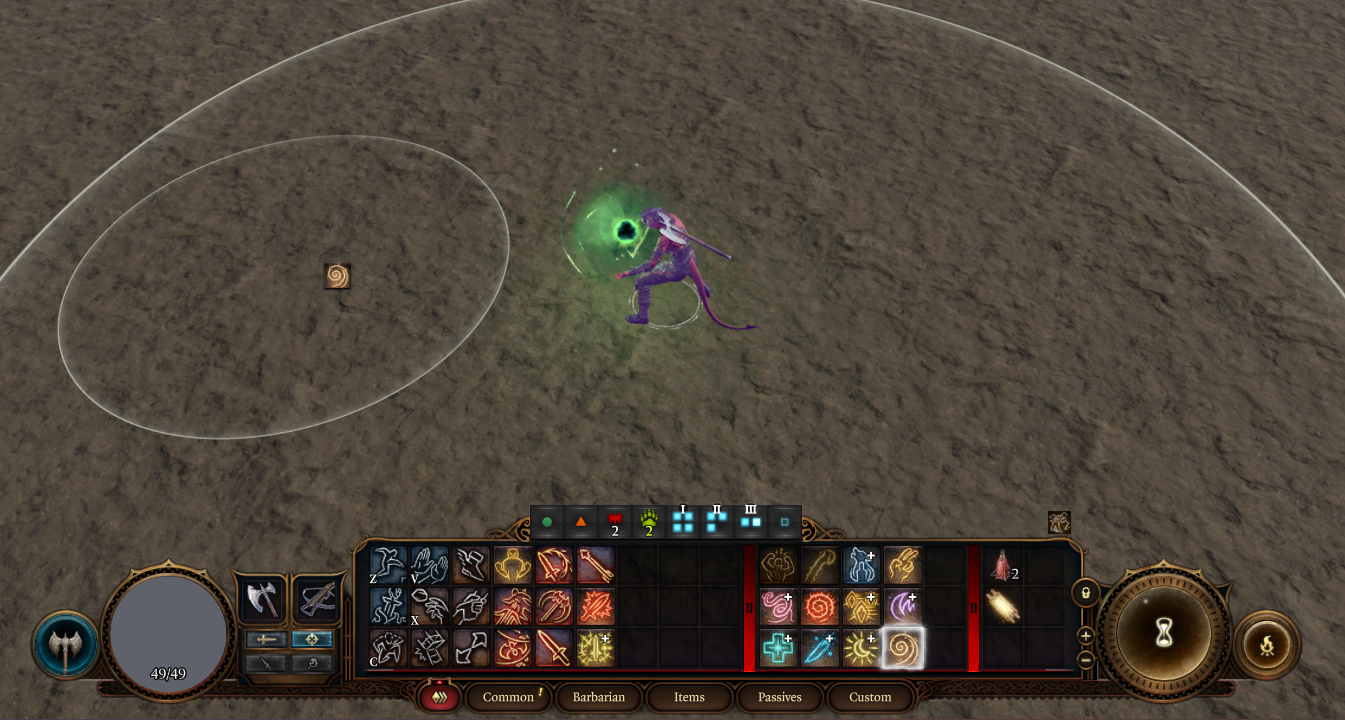Click the red arrows button beside Common
Image resolution: width=1345 pixels, height=720 pixels.
(x=439, y=697)
